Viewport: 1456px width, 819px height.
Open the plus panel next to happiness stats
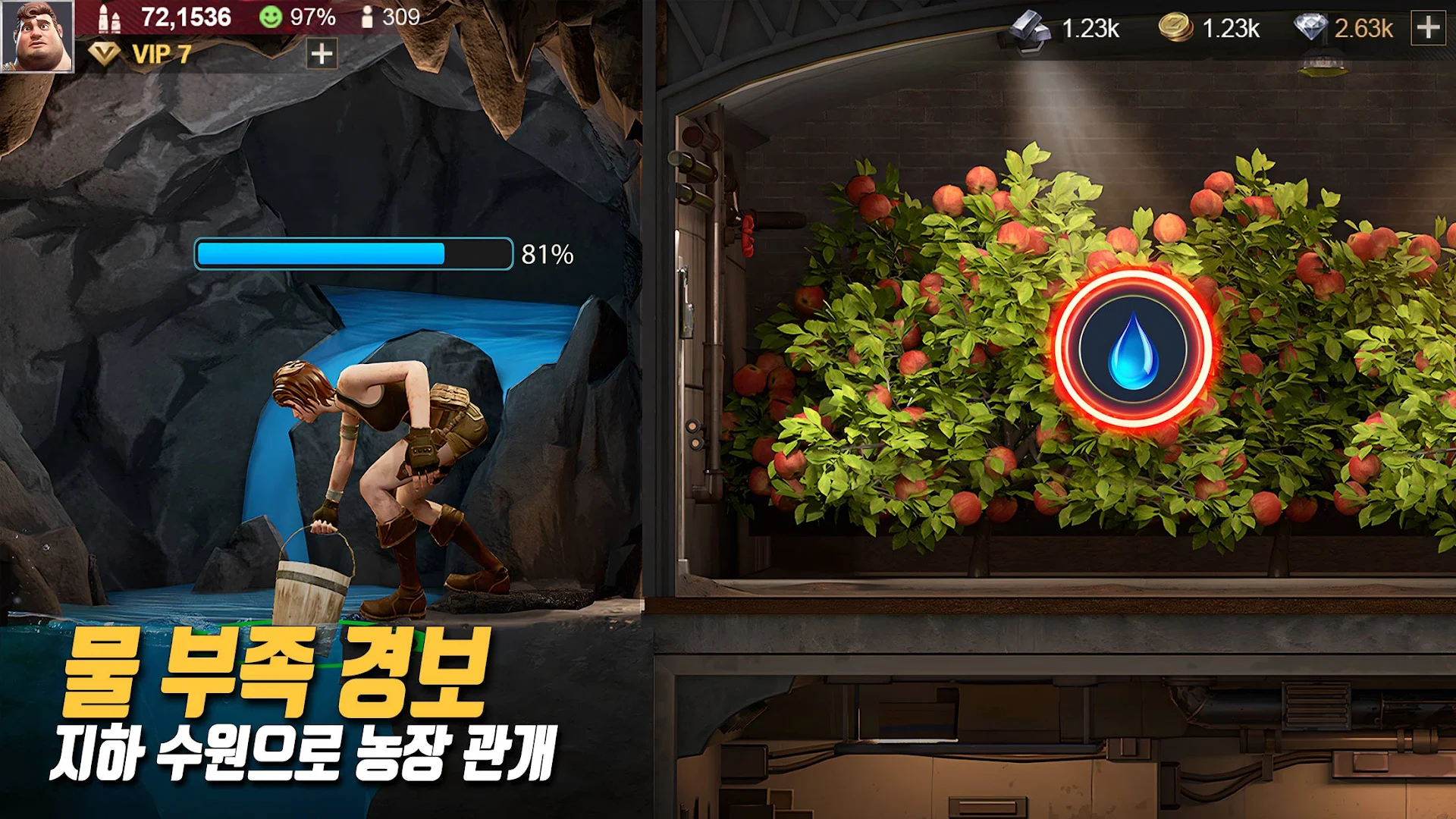coord(322,55)
